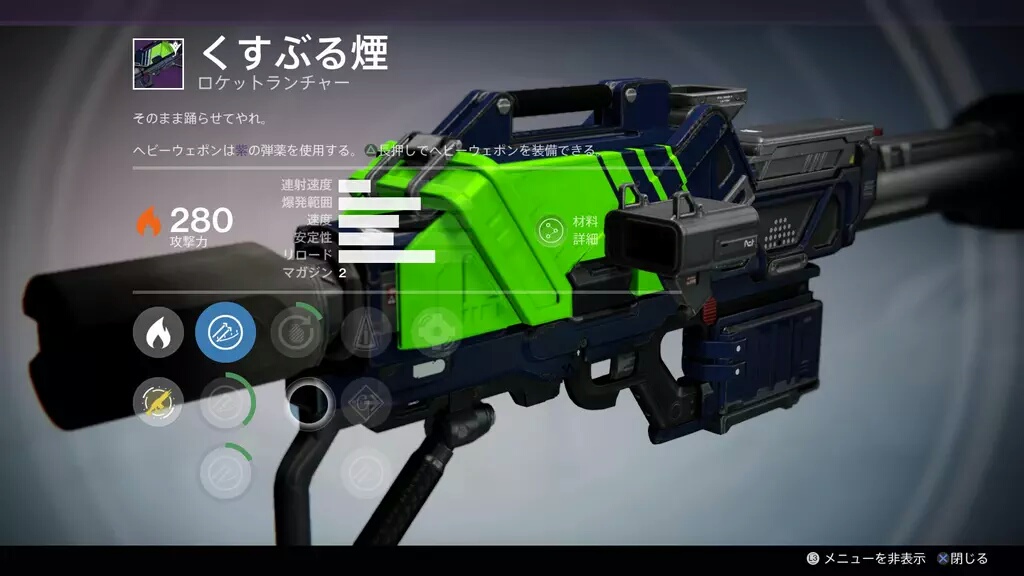Screen dimensions: 1024x576
Task: Activate the diamond-shaped perk node
Action: click(x=366, y=403)
